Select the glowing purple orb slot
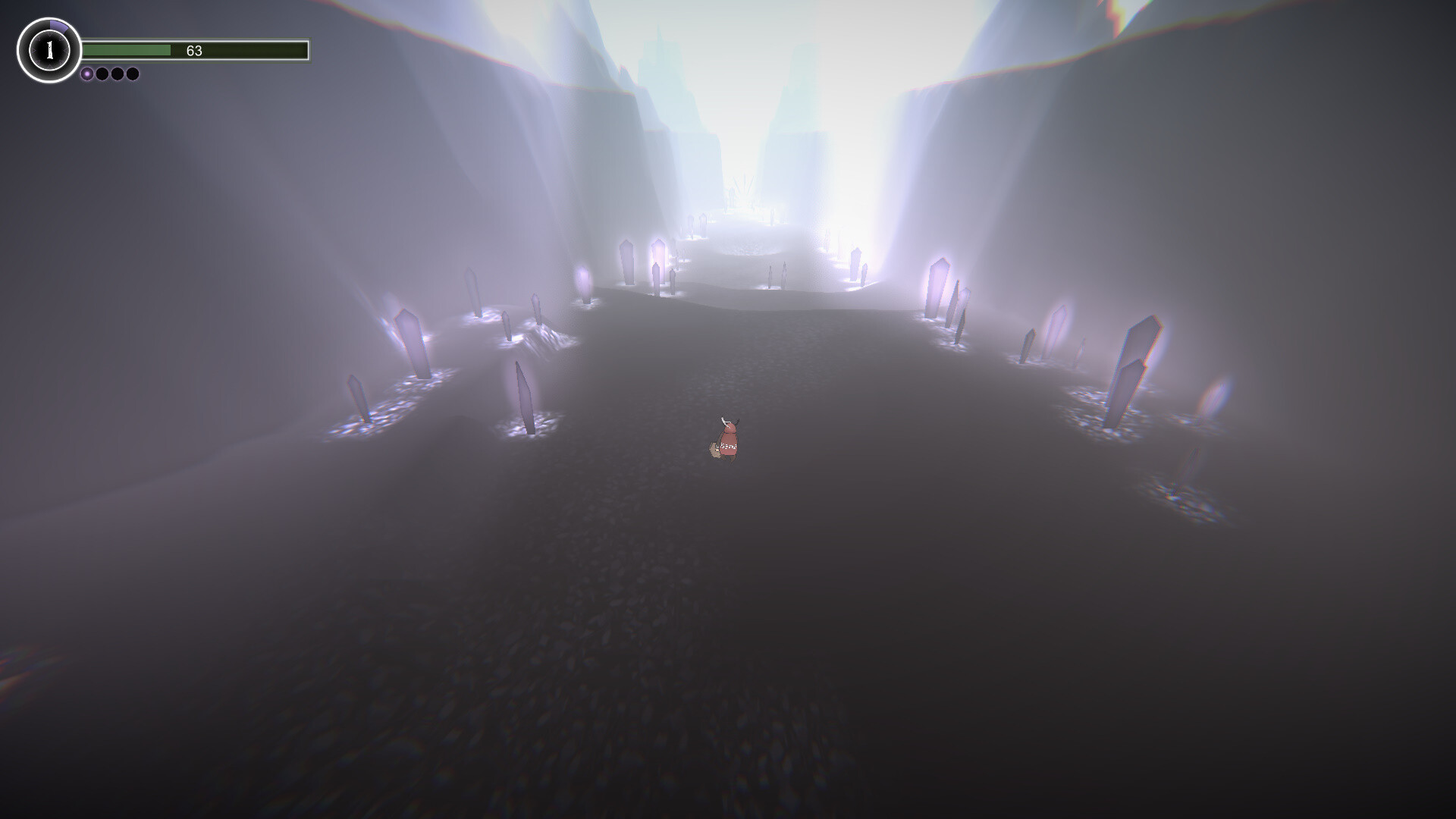The height and width of the screenshot is (819, 1456). 87,73
